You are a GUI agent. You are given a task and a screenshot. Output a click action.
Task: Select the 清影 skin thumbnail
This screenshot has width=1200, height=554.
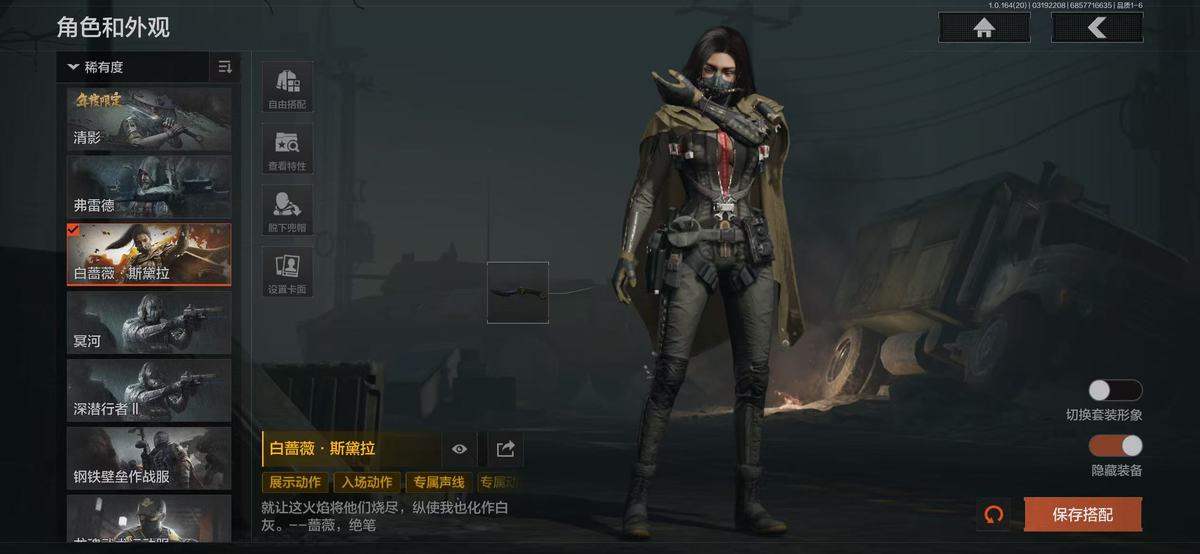click(x=149, y=119)
